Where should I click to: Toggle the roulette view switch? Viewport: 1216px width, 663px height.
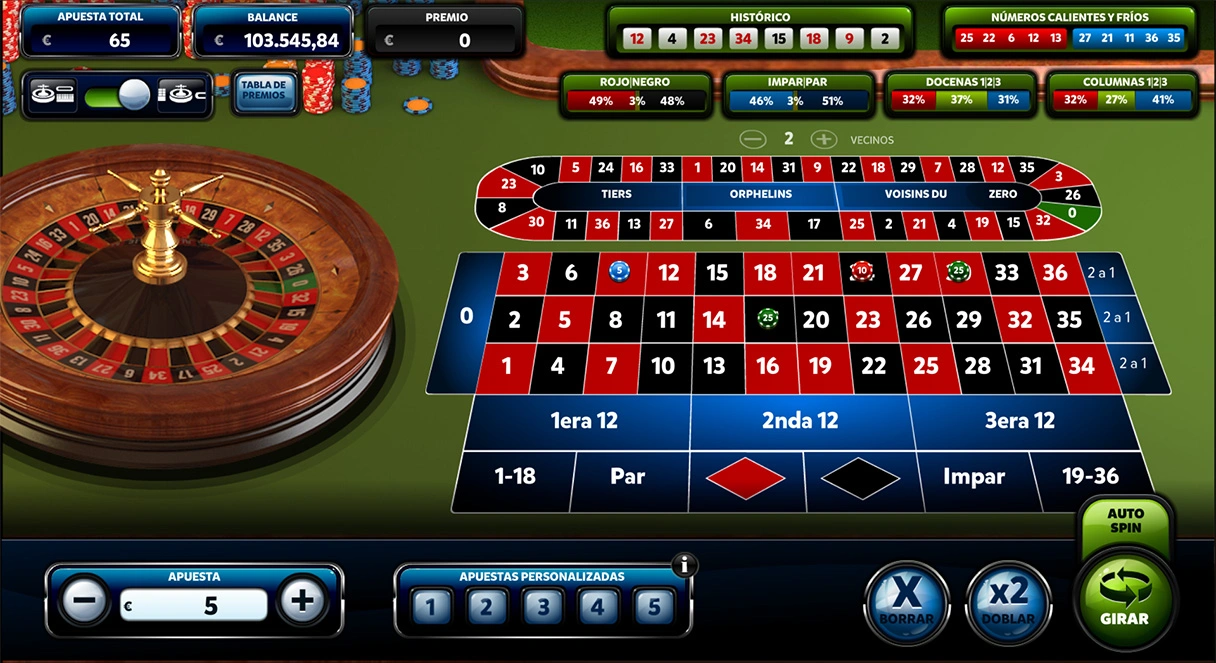tap(118, 95)
